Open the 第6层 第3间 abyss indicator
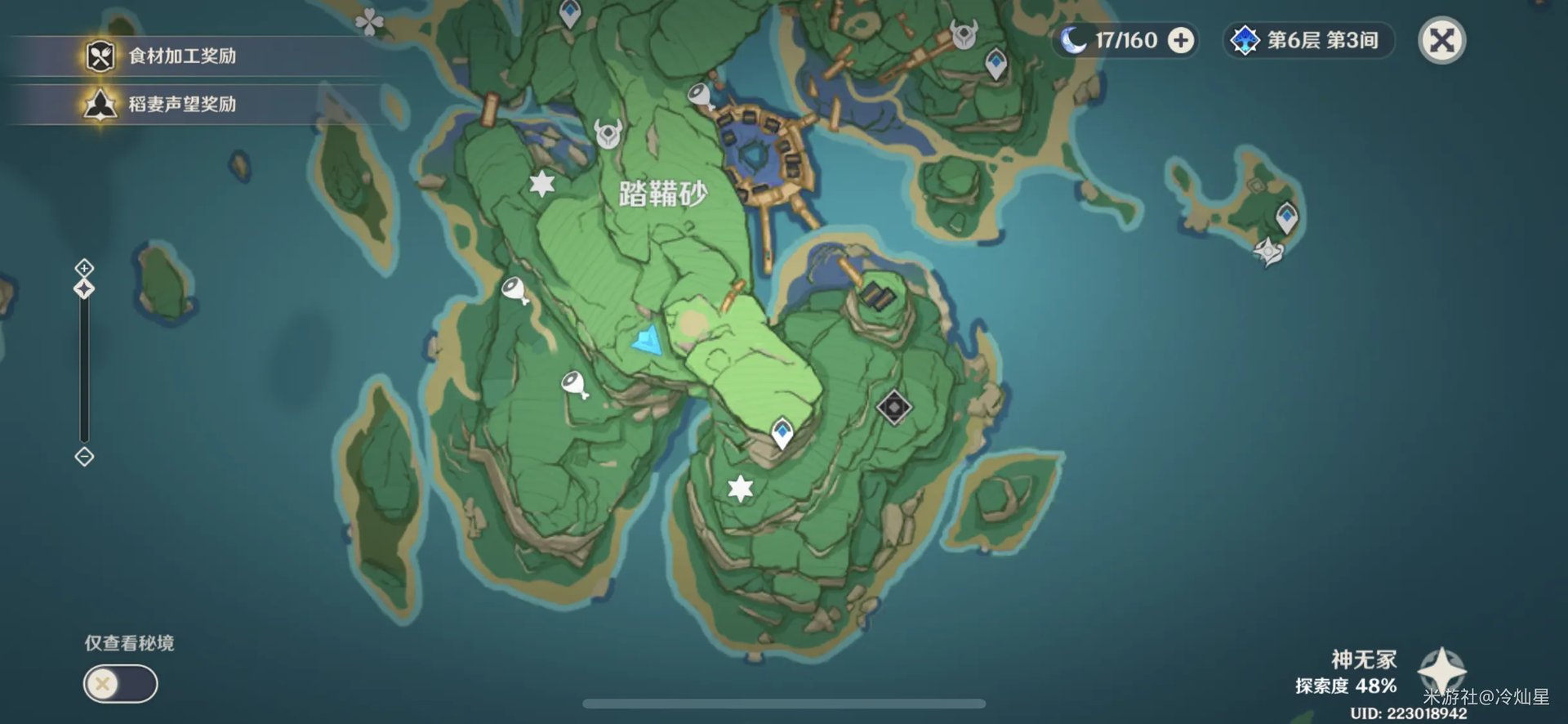Image resolution: width=1568 pixels, height=724 pixels. pos(1307,41)
